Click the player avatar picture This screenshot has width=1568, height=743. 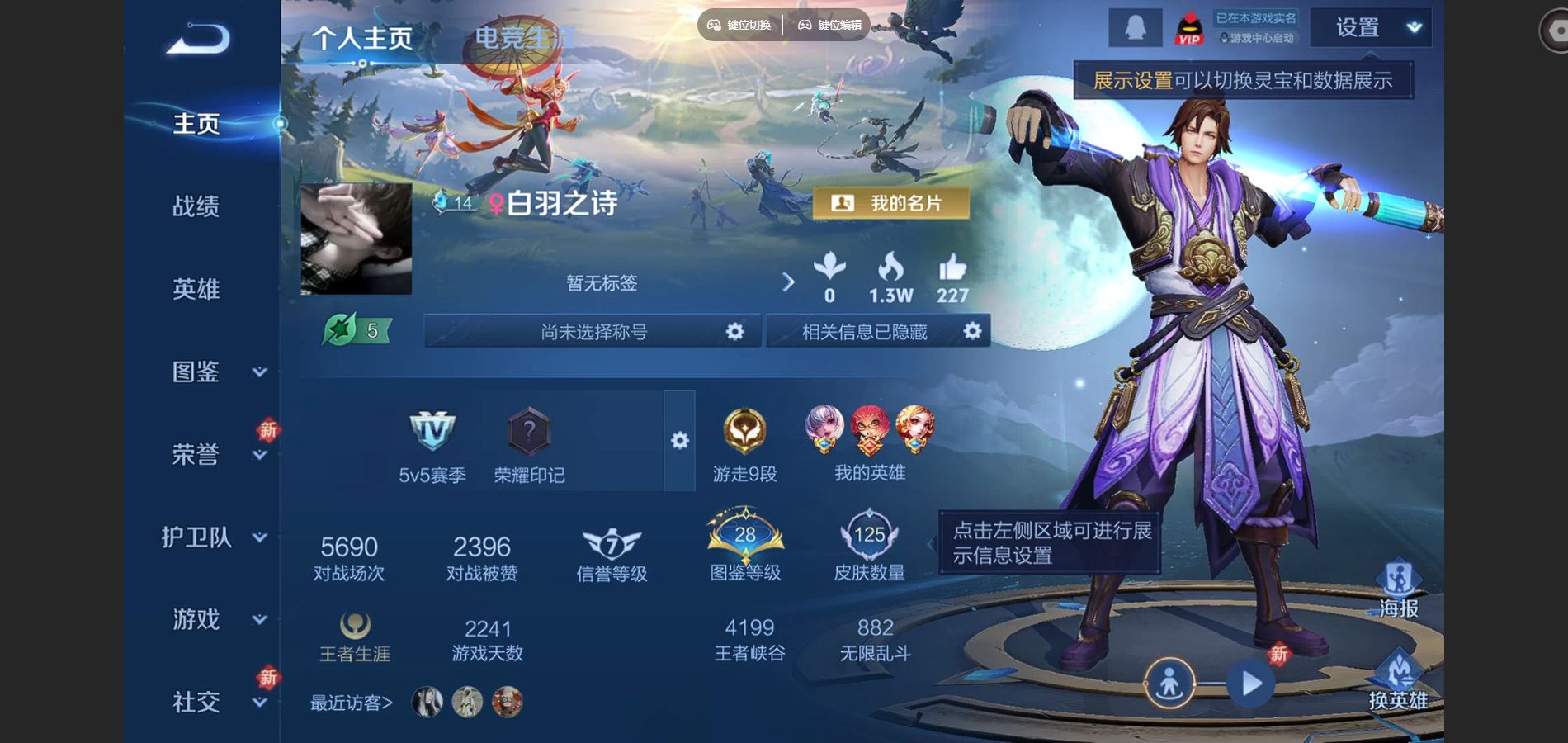(357, 239)
